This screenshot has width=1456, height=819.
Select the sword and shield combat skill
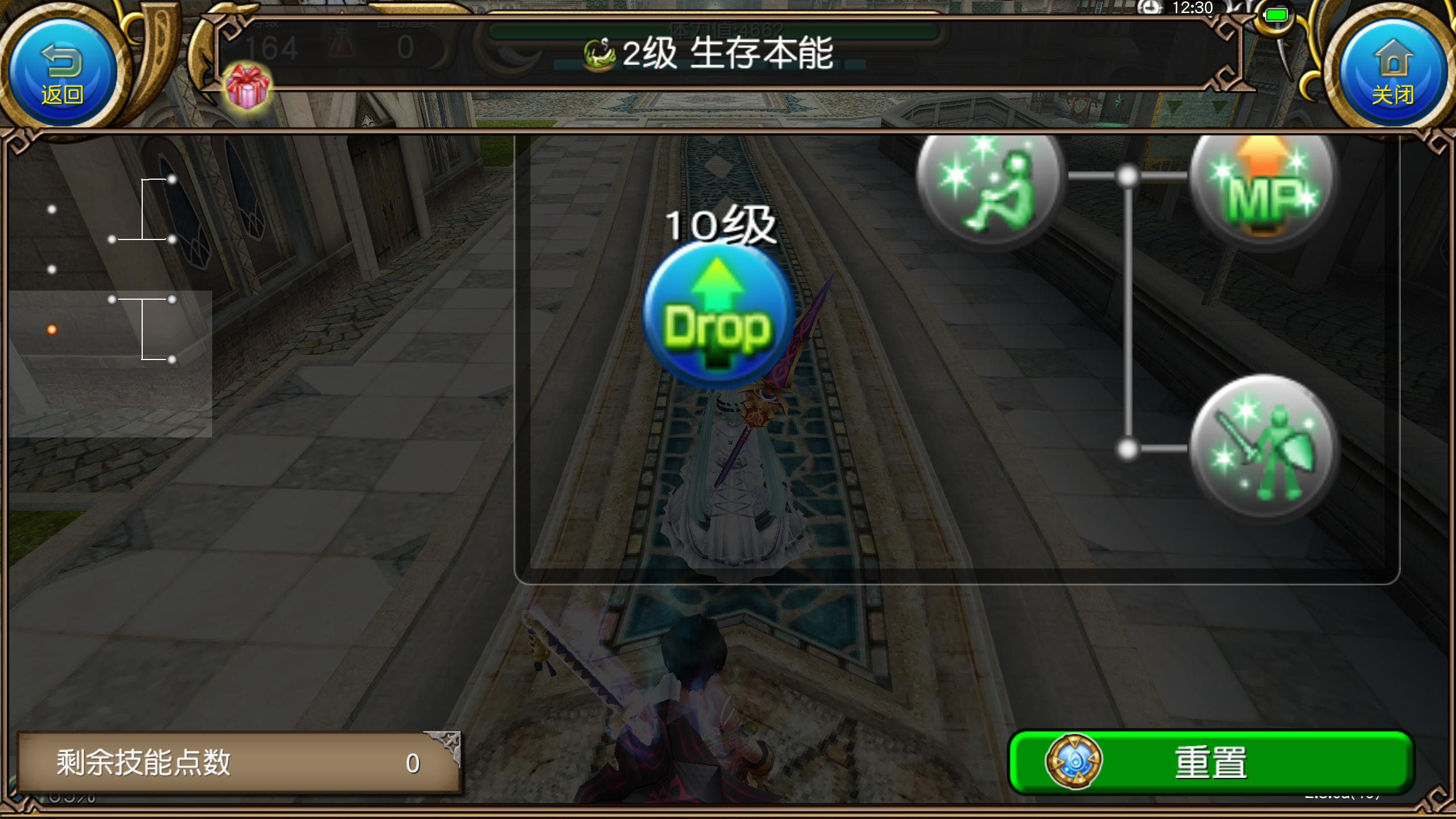1265,449
